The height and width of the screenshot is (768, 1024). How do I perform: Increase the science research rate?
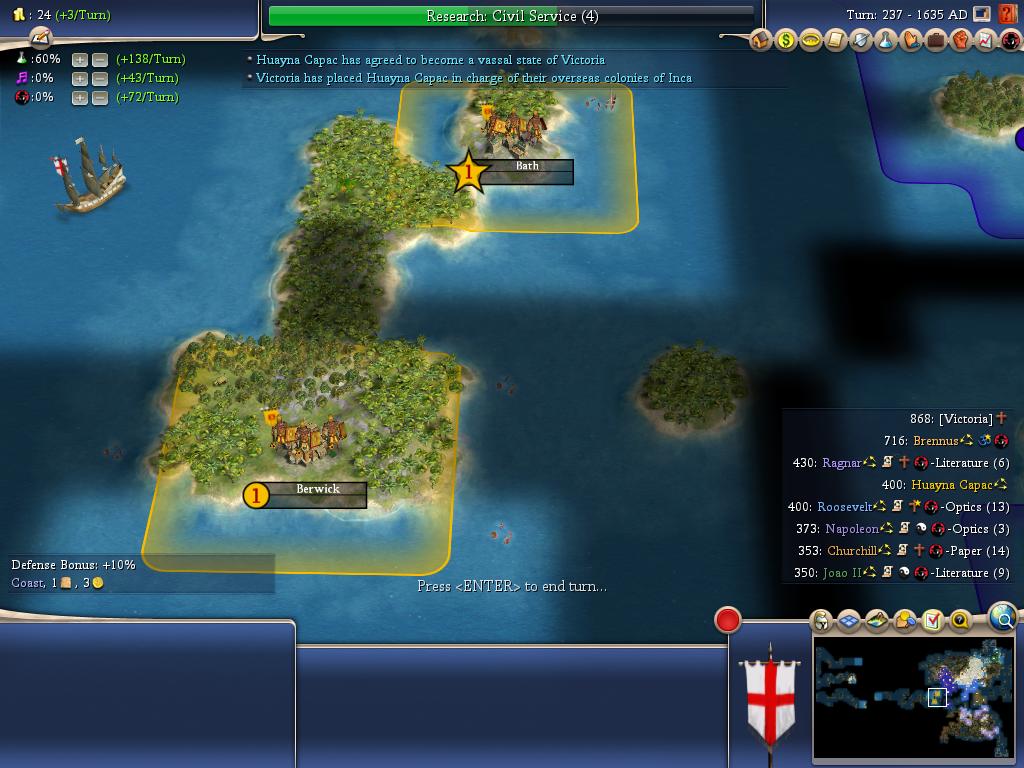[80, 59]
